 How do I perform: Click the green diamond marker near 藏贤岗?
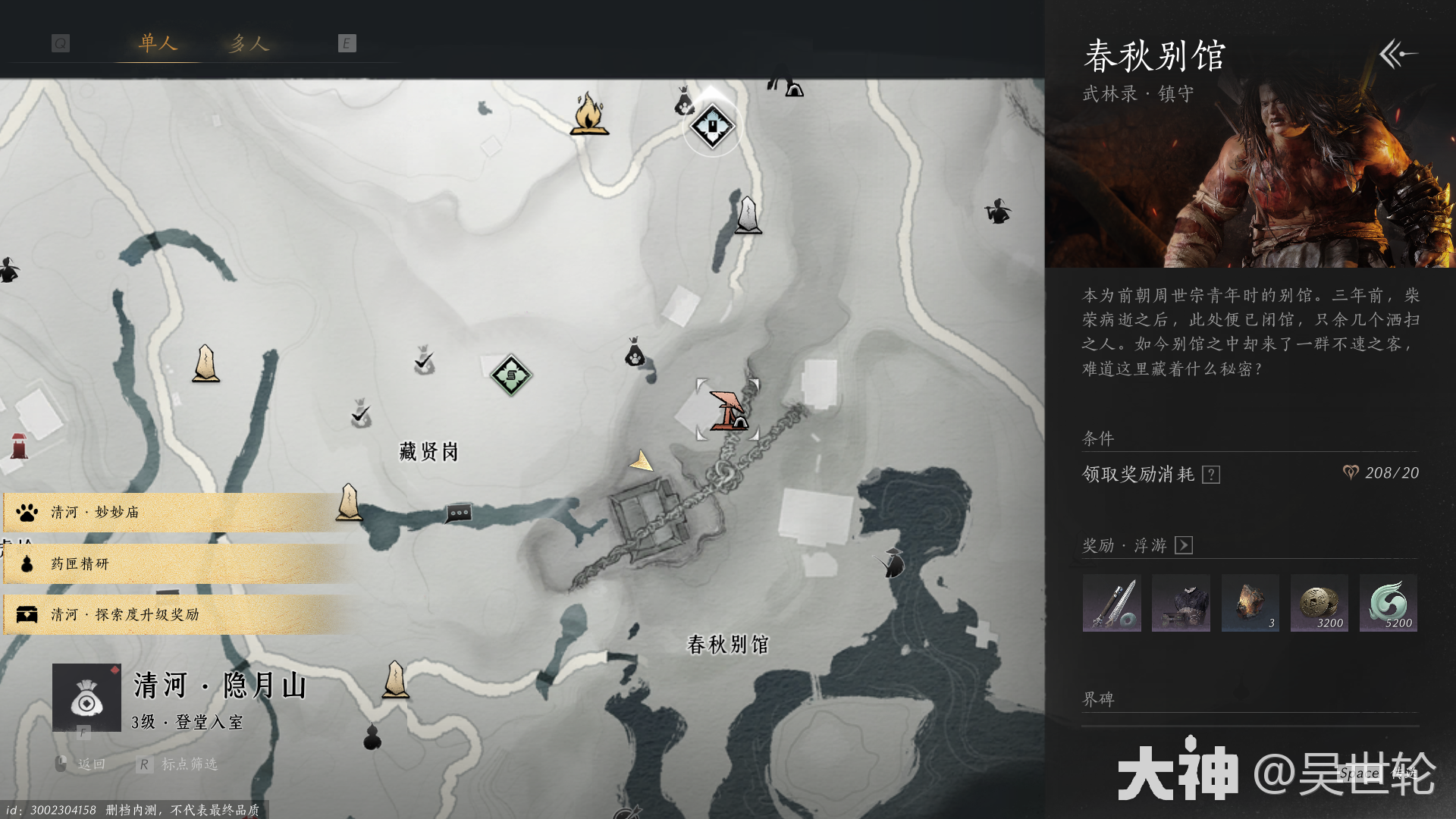(x=511, y=375)
